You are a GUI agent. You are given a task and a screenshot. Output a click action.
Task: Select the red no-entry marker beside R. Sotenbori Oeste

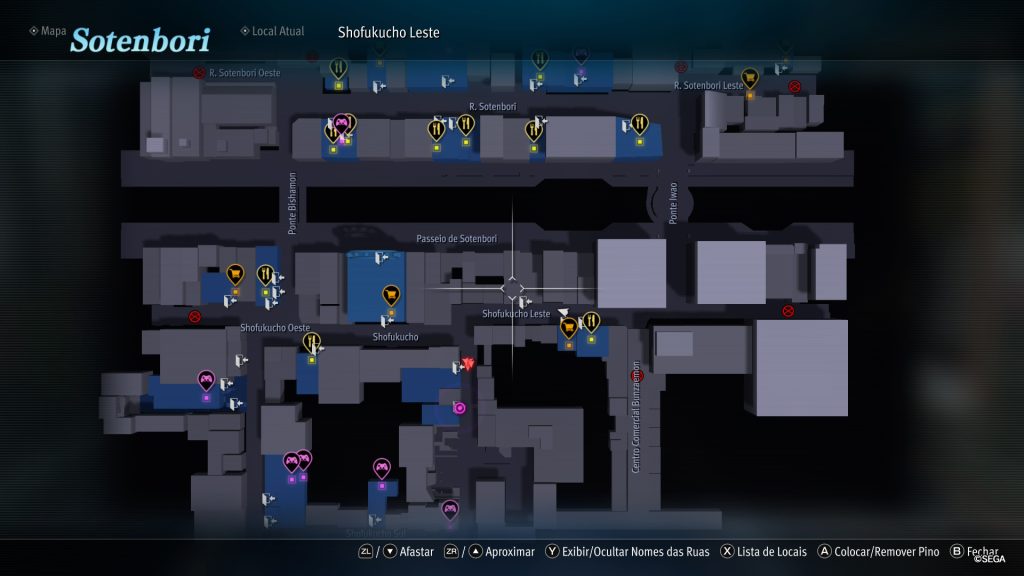pyautogui.click(x=200, y=73)
